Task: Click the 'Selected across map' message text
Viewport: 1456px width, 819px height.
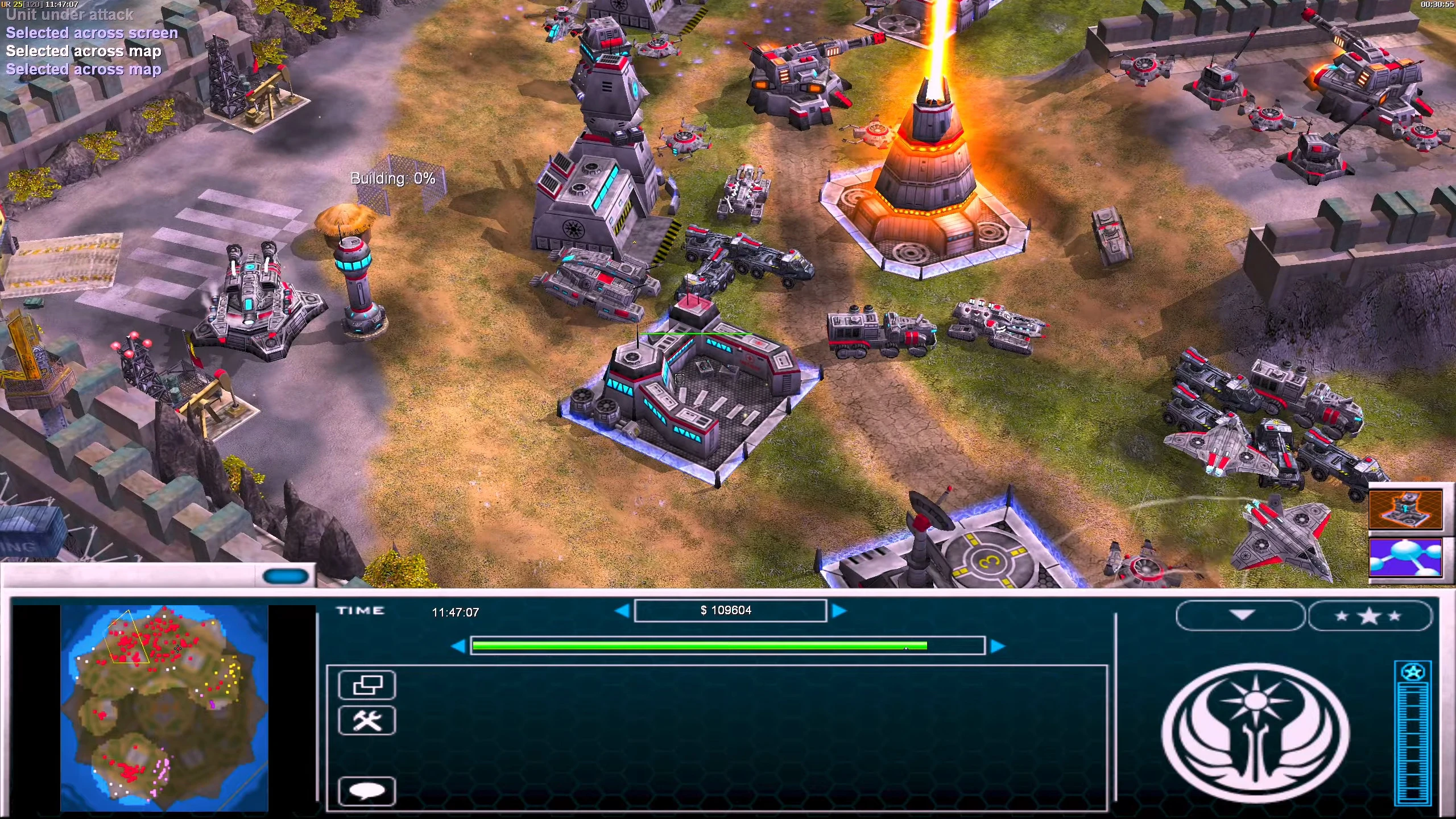Action: 84,51
